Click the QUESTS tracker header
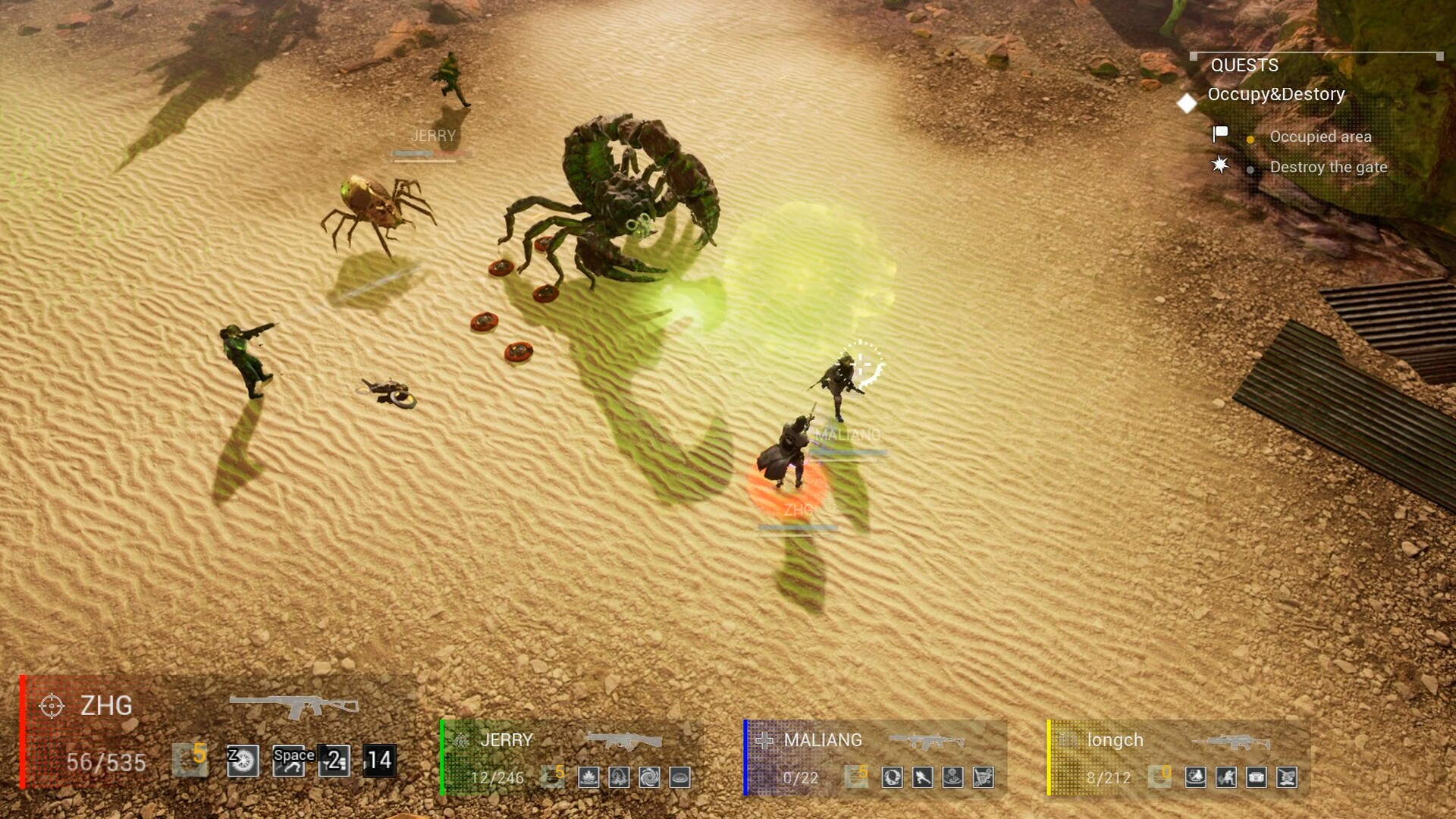Viewport: 1456px width, 819px height. point(1244,66)
